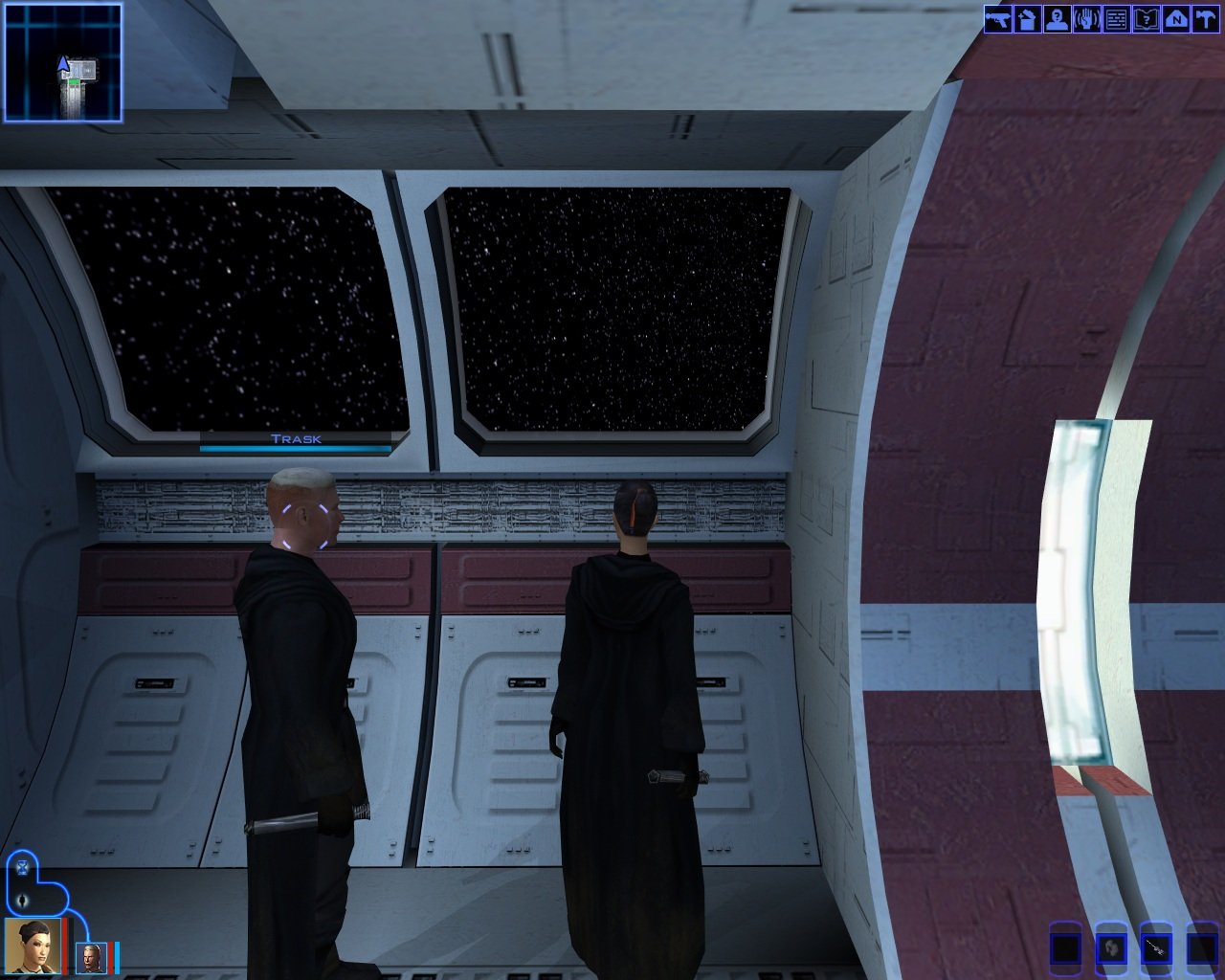The height and width of the screenshot is (980, 1225).
Task: Open the Journal book icon
Action: (x=1146, y=19)
